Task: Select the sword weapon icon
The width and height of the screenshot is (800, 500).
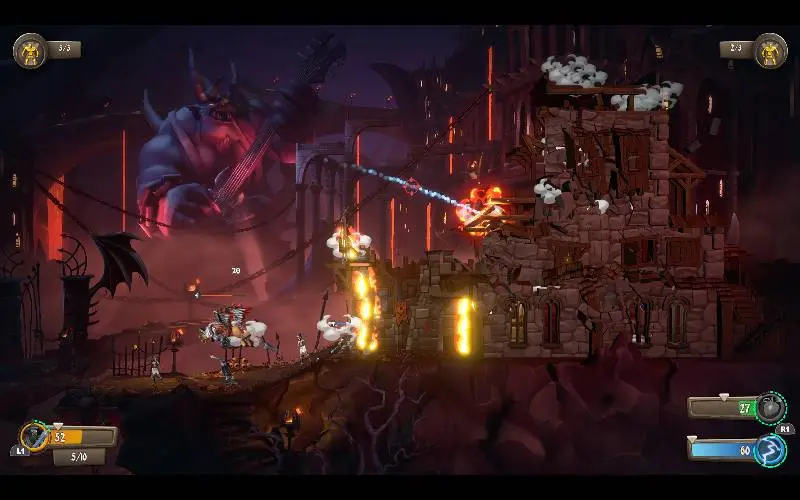Action: coord(34,436)
